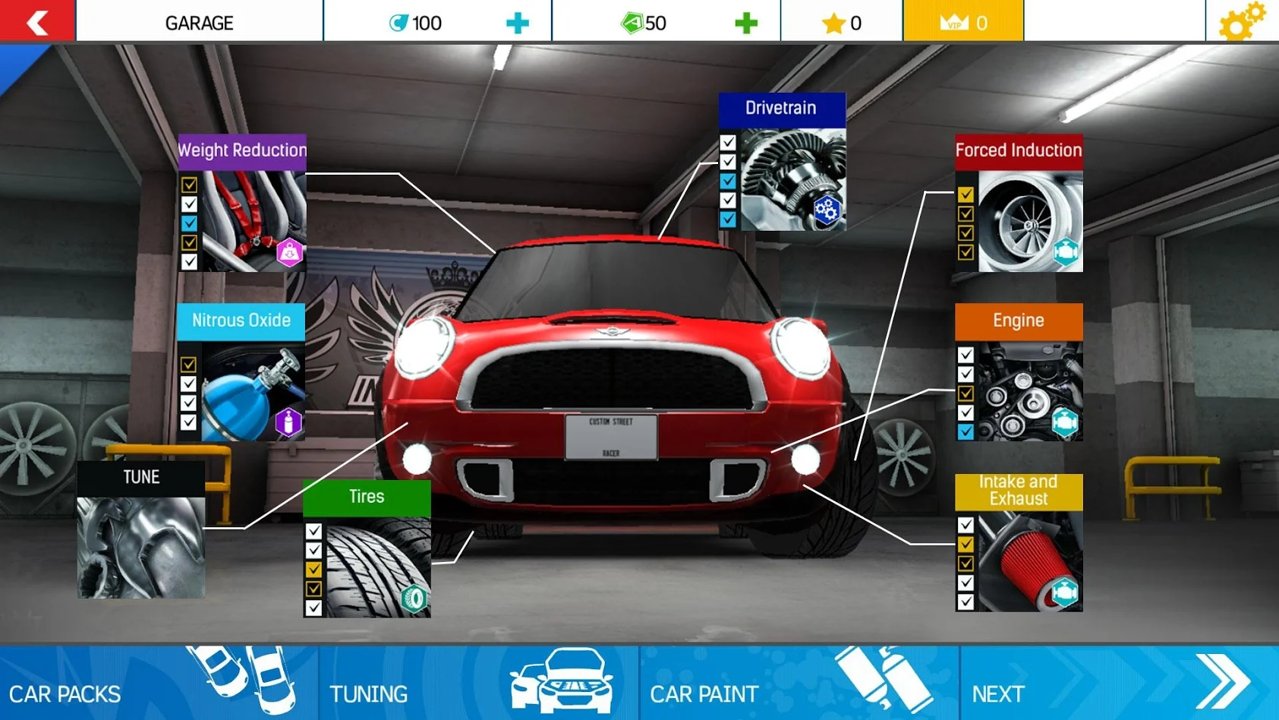This screenshot has height=720, width=1279.
Task: Open the Car Paint tab
Action: click(798, 683)
